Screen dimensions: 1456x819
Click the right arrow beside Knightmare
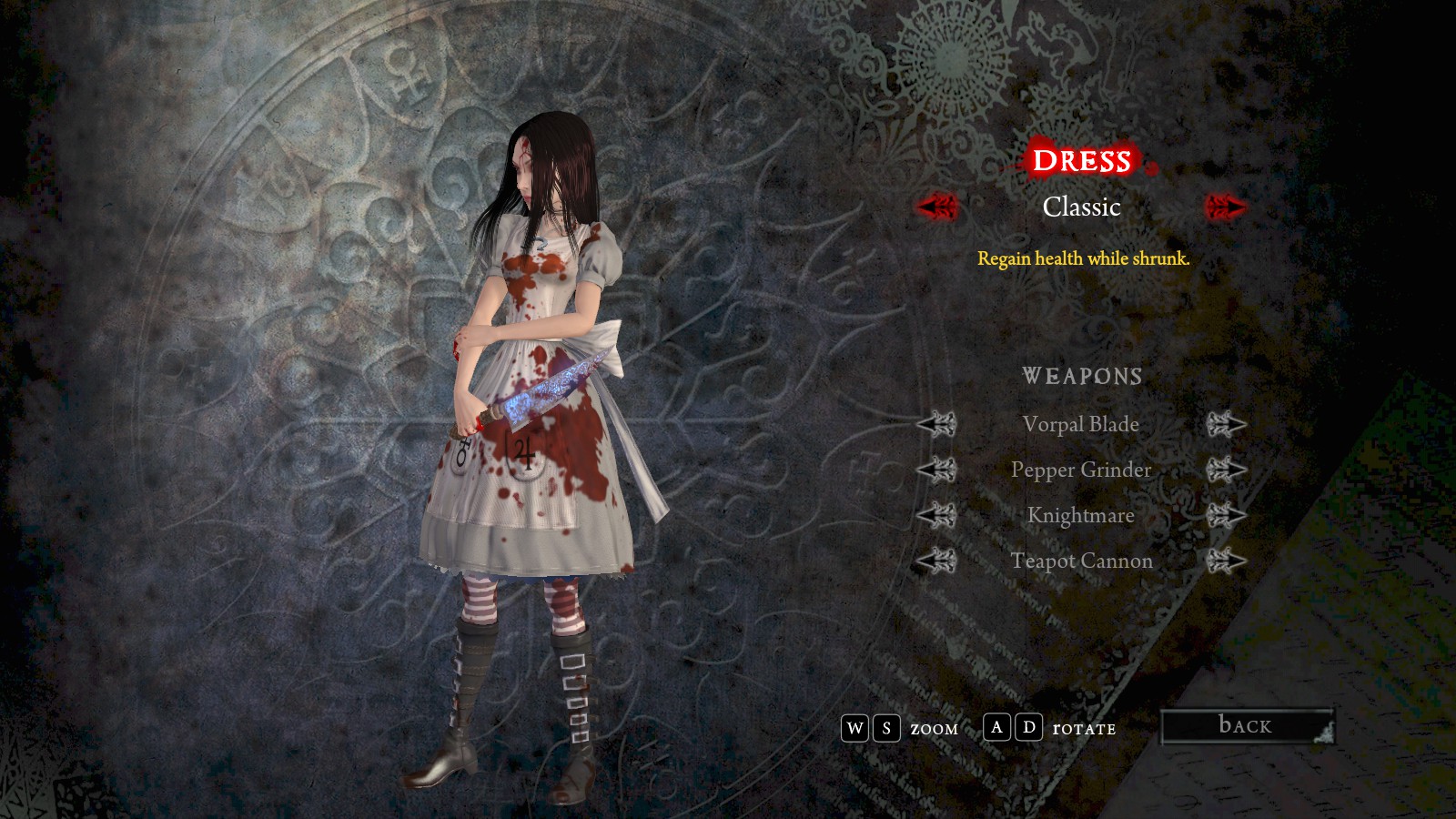(x=1226, y=515)
